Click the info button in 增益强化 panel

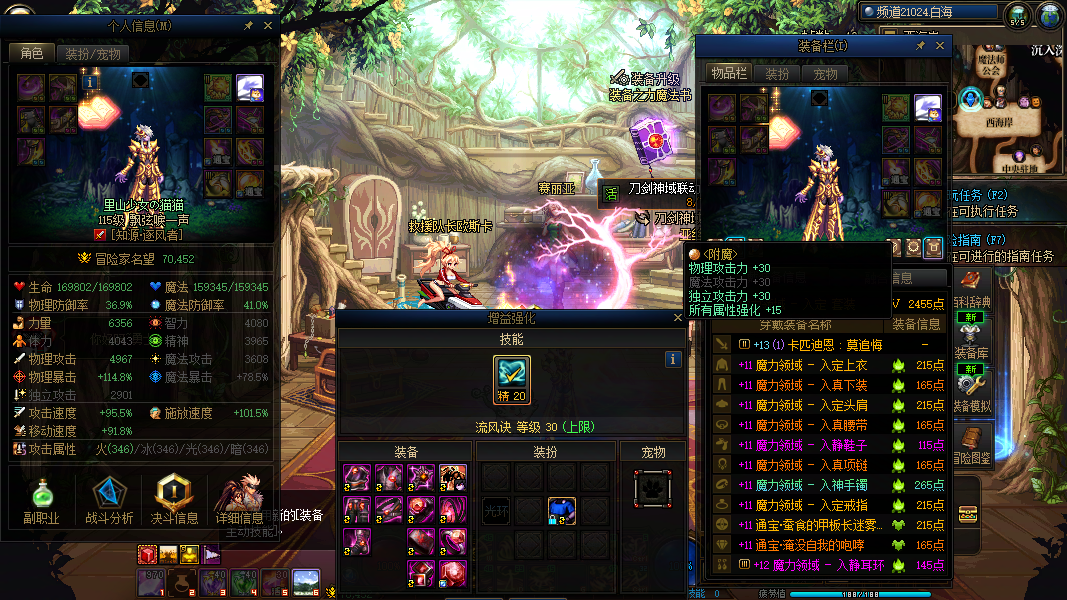point(674,359)
